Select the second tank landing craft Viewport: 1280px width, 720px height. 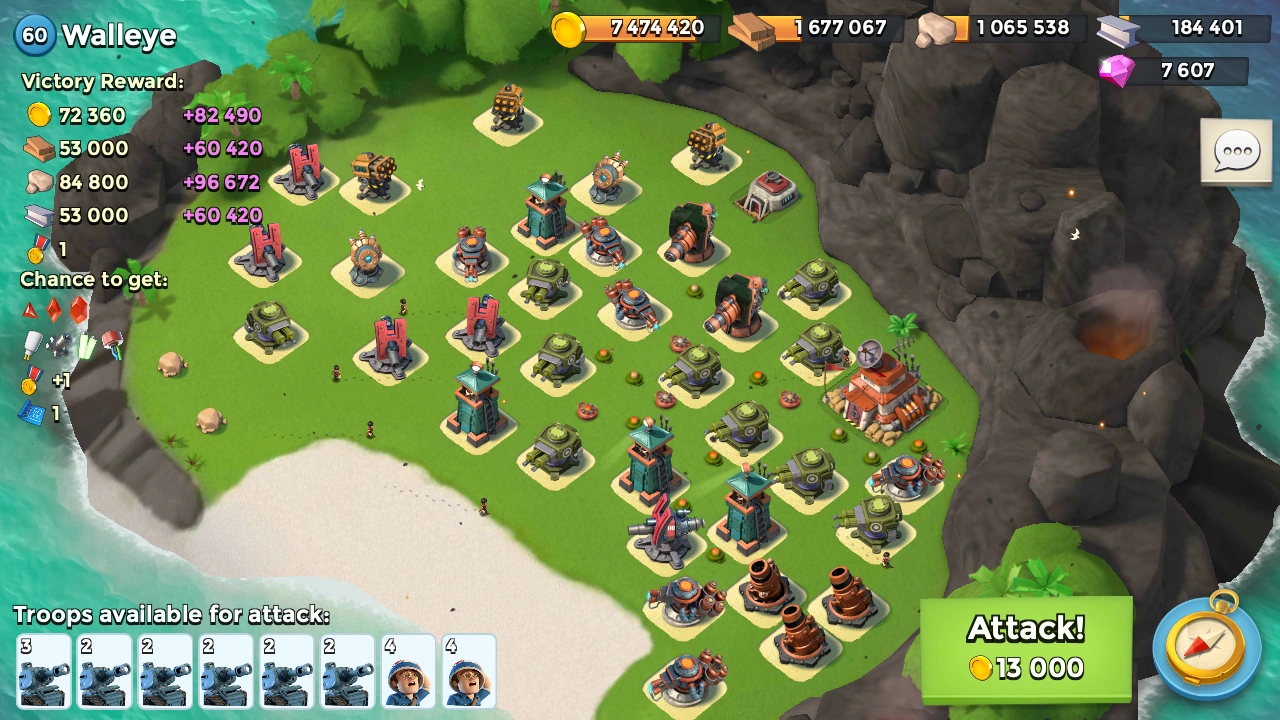tap(103, 670)
